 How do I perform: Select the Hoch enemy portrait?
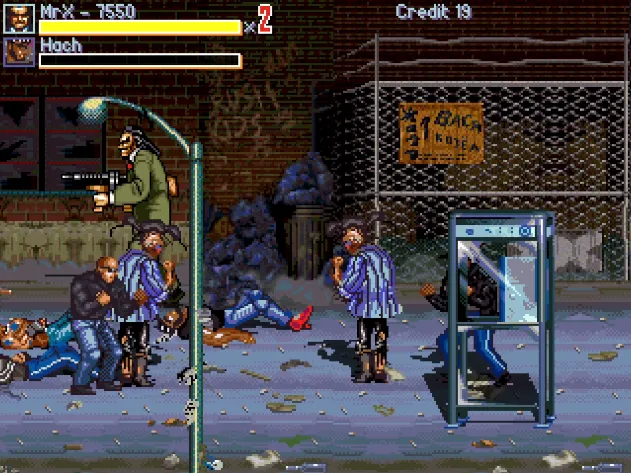(19, 52)
